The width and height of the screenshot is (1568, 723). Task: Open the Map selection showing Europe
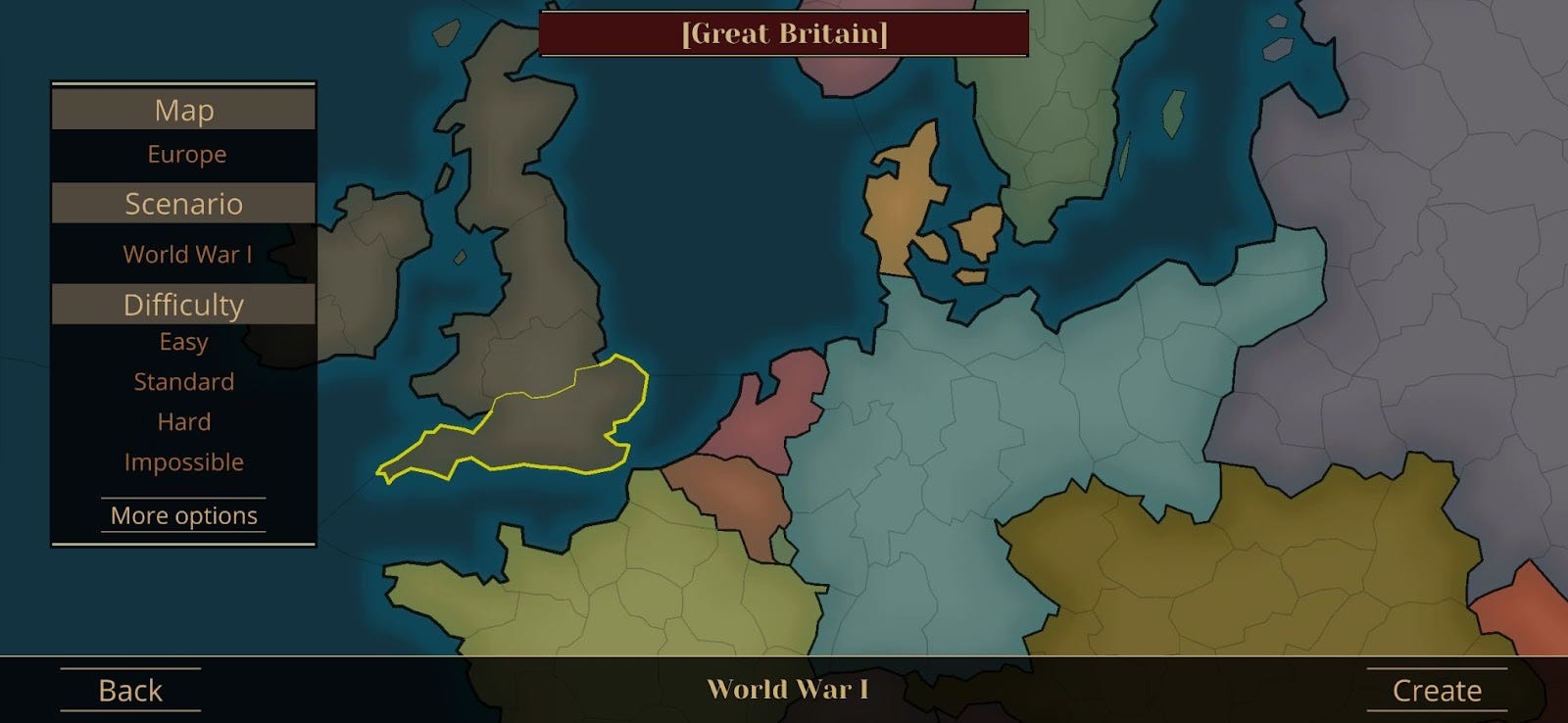(x=184, y=154)
